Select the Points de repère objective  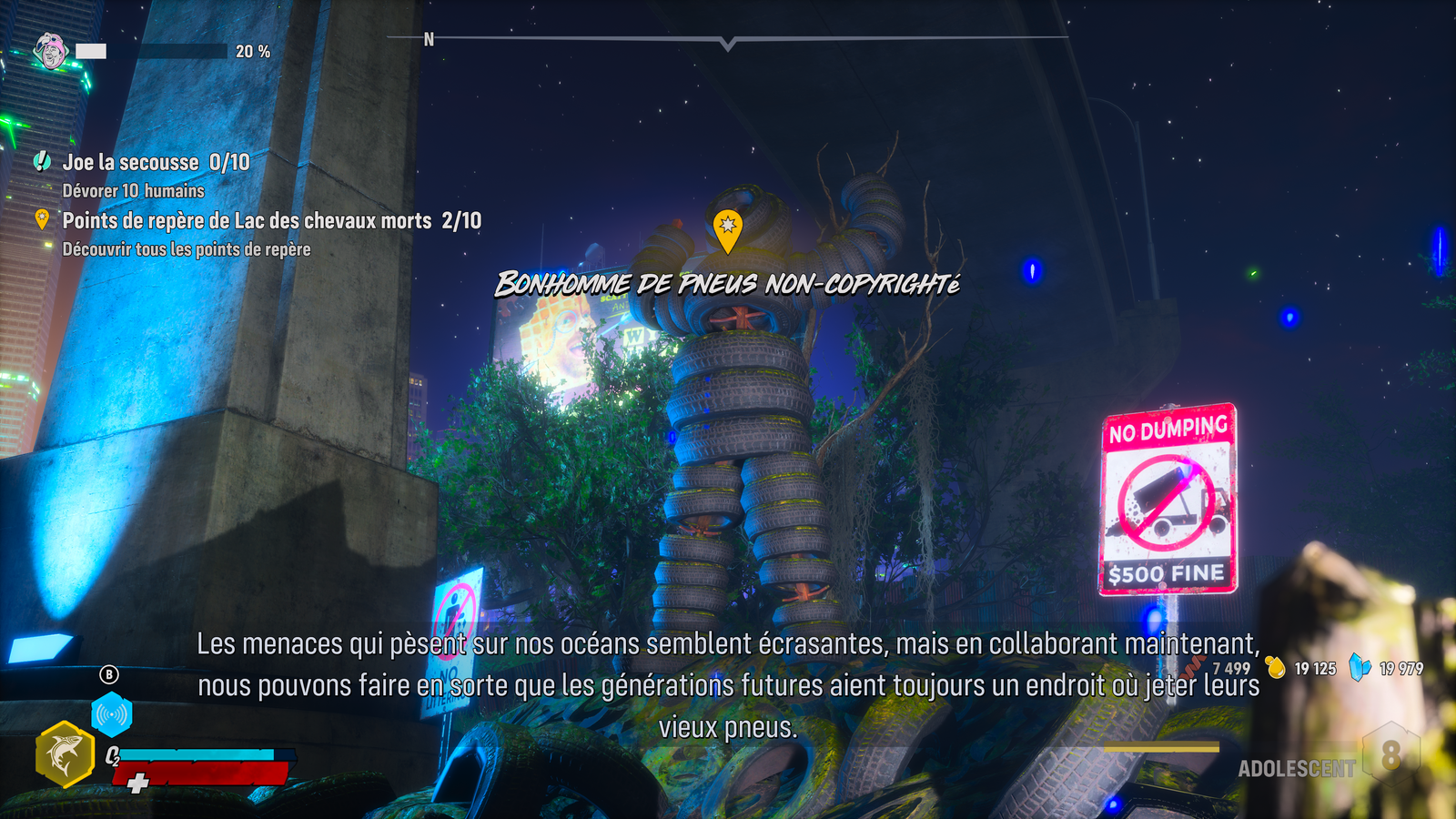tap(271, 221)
